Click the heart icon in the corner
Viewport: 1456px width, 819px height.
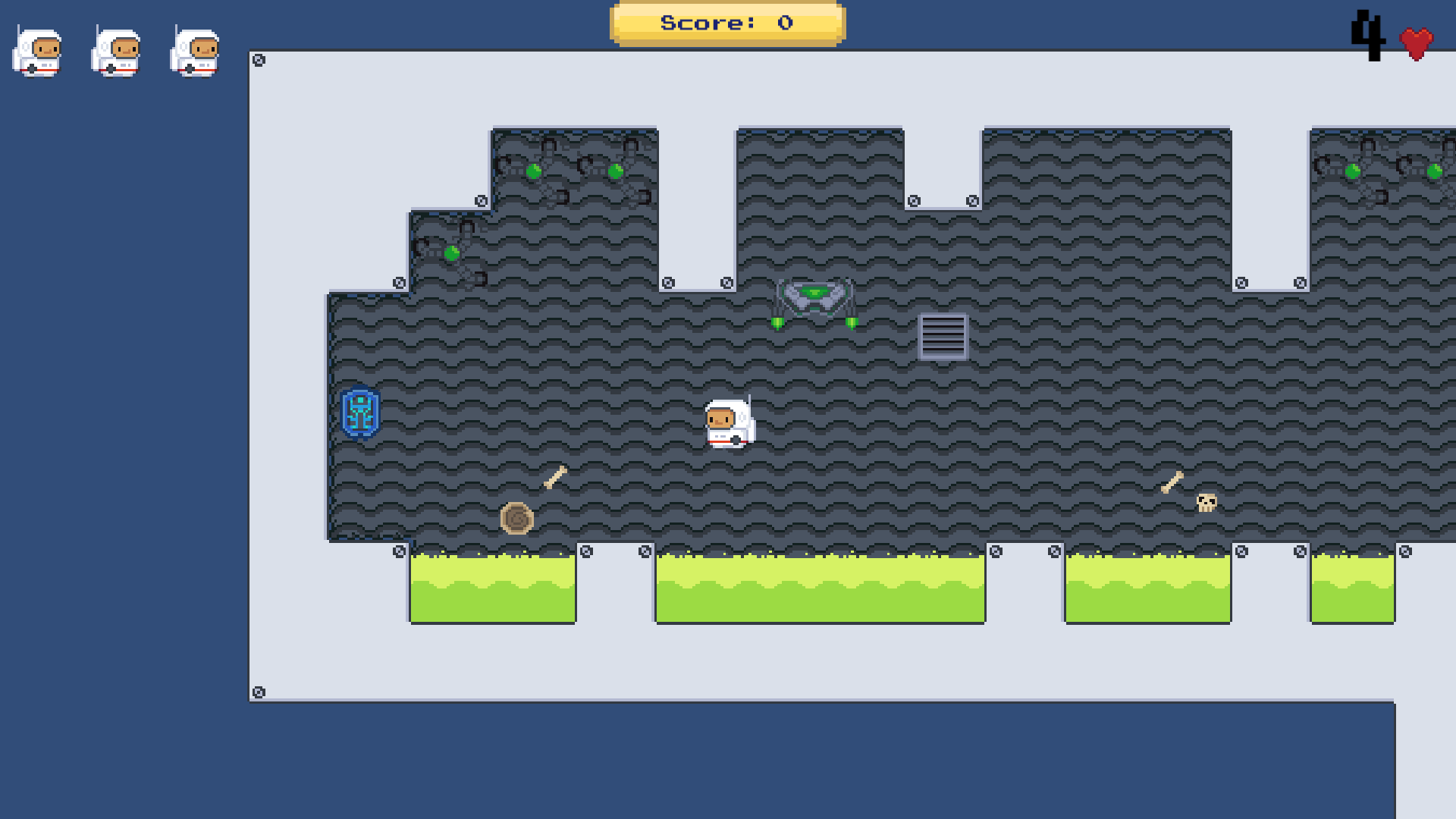1417,42
